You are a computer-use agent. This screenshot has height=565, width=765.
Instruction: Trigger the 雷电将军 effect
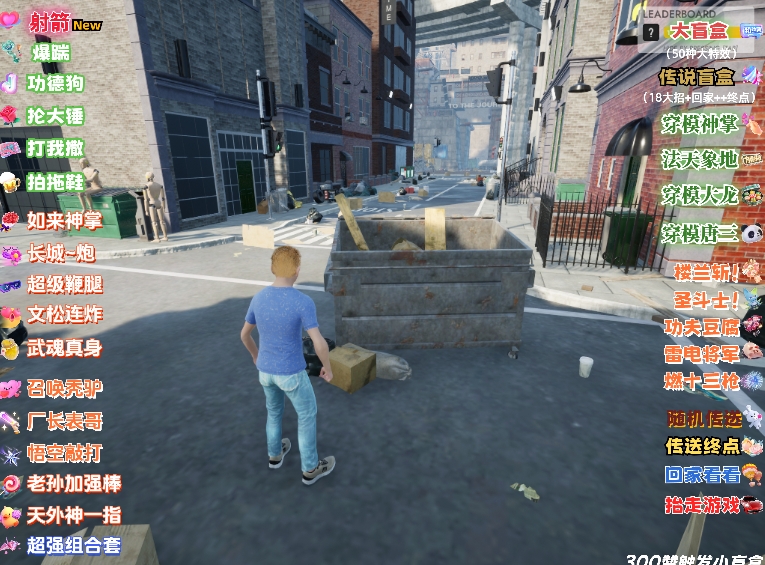click(x=702, y=353)
